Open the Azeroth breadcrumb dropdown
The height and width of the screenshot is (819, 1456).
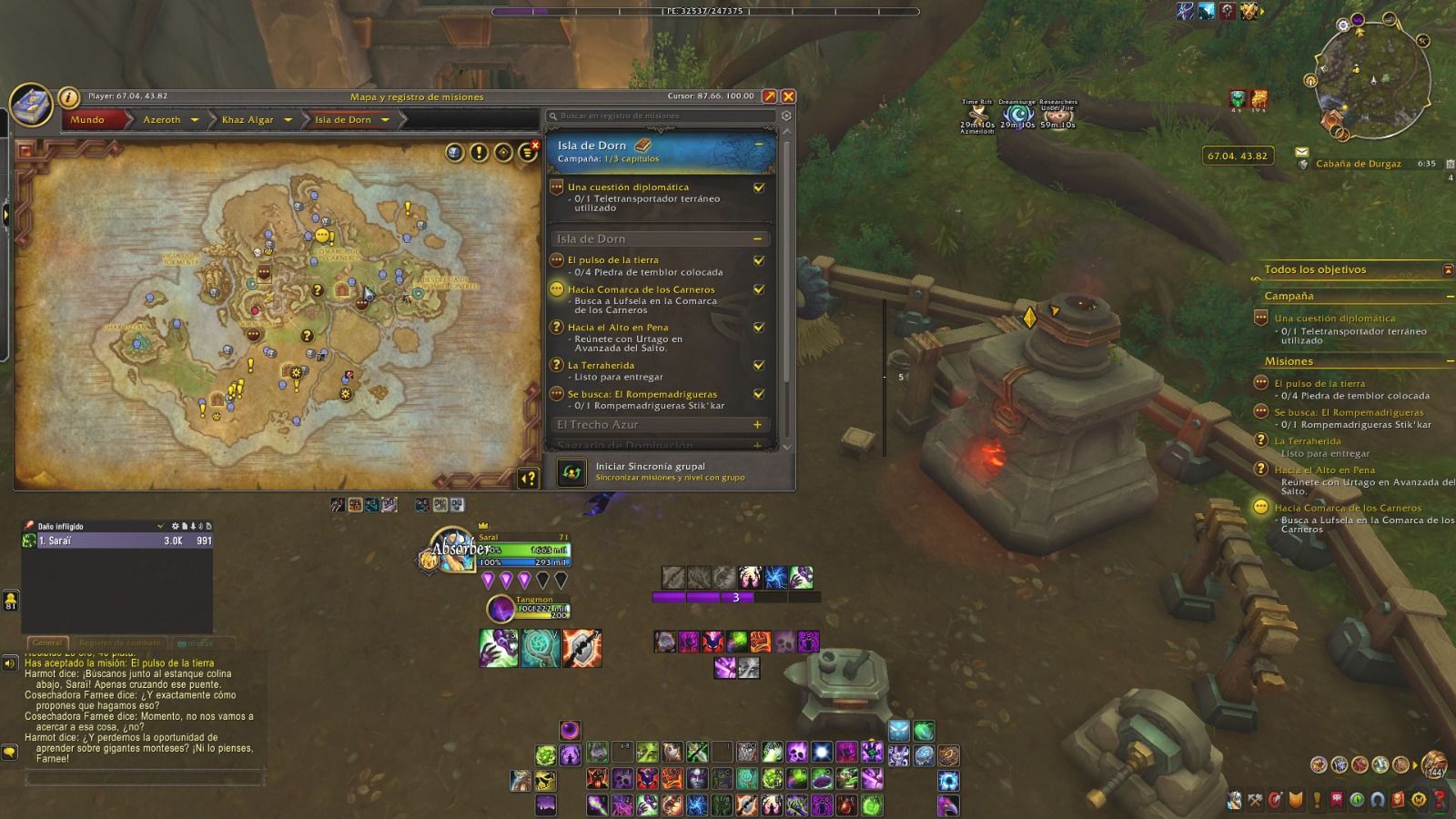(195, 120)
